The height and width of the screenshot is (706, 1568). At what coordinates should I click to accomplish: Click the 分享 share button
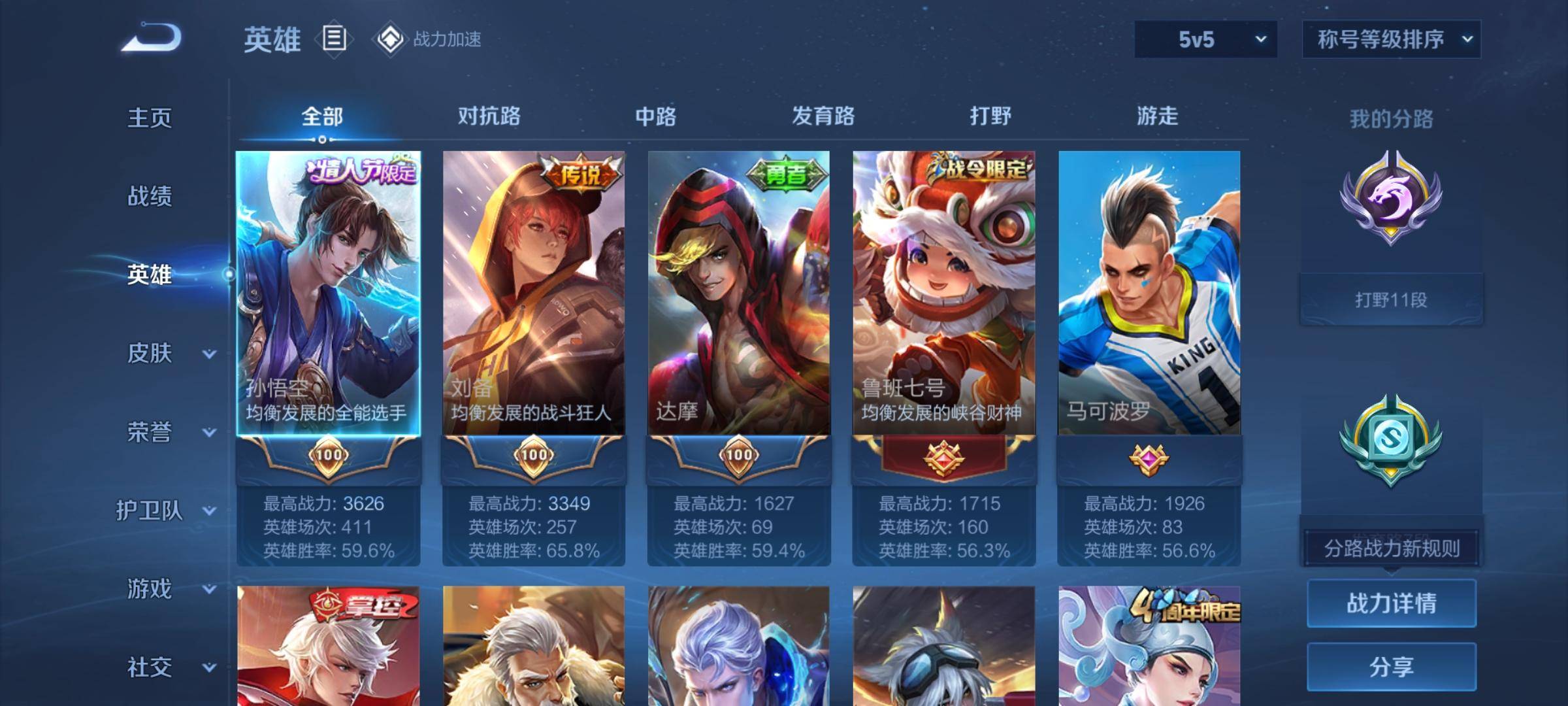[x=1391, y=667]
